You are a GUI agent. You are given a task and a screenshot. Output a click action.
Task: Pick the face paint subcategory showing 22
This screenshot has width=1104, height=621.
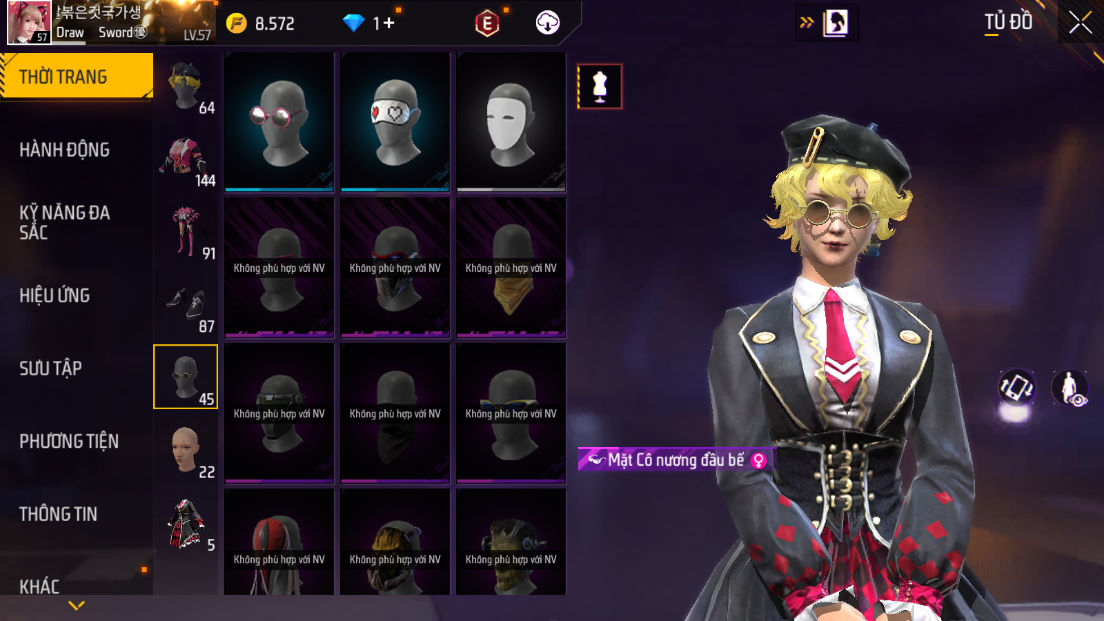186,450
